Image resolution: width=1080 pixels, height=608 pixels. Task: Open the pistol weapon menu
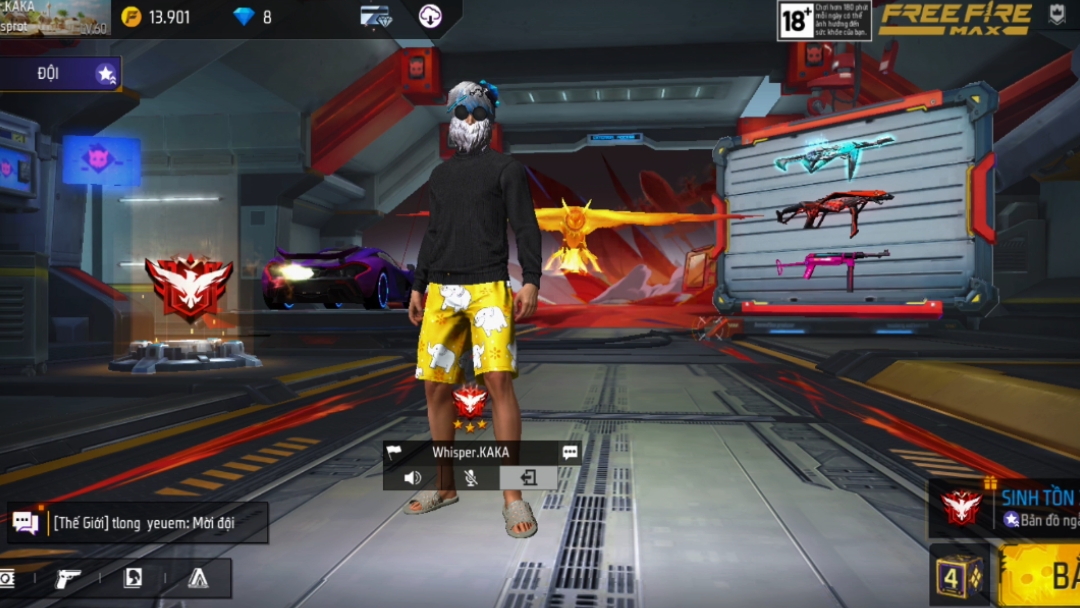click(x=68, y=578)
